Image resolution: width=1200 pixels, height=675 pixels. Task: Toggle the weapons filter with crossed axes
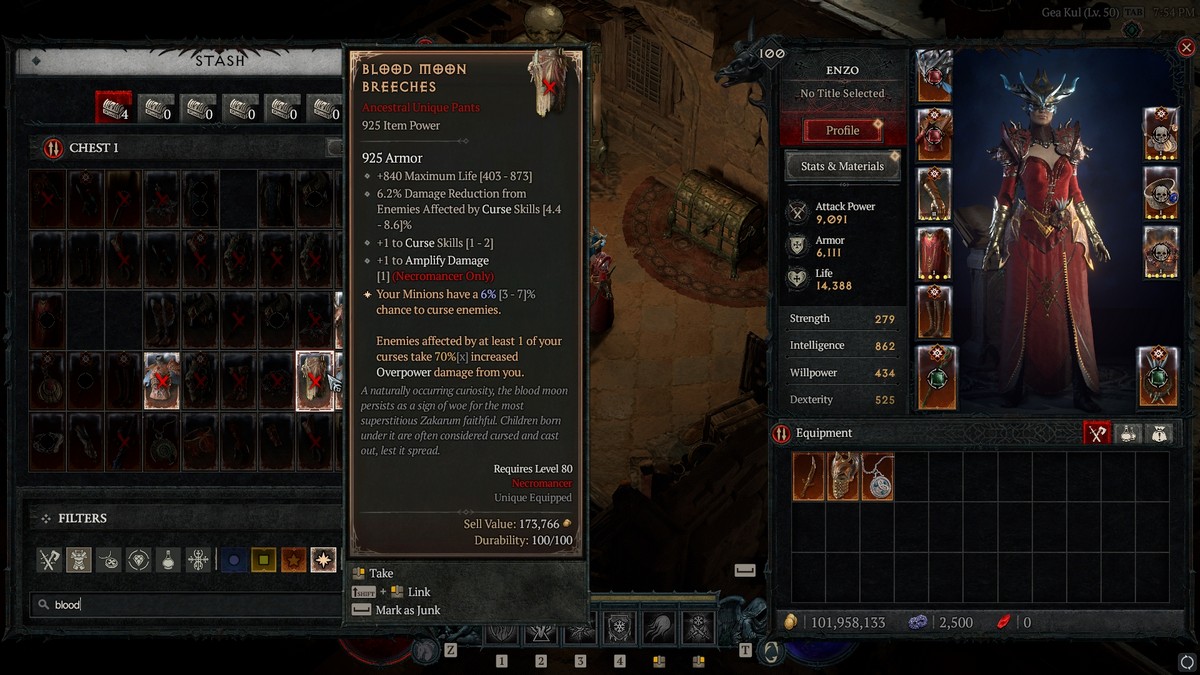pyautogui.click(x=50, y=560)
